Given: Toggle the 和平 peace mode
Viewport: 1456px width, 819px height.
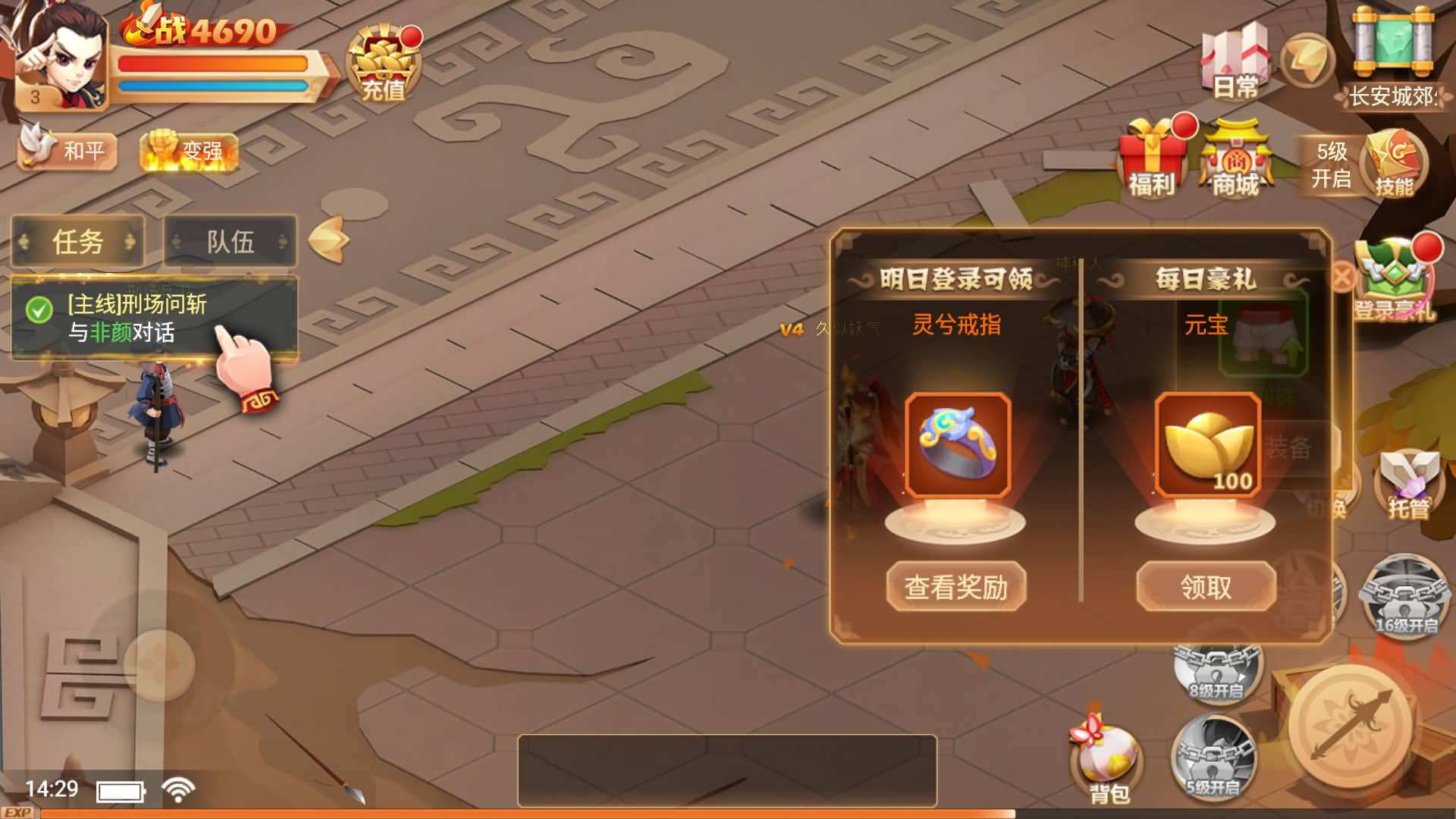Looking at the screenshot, I should 68,149.
